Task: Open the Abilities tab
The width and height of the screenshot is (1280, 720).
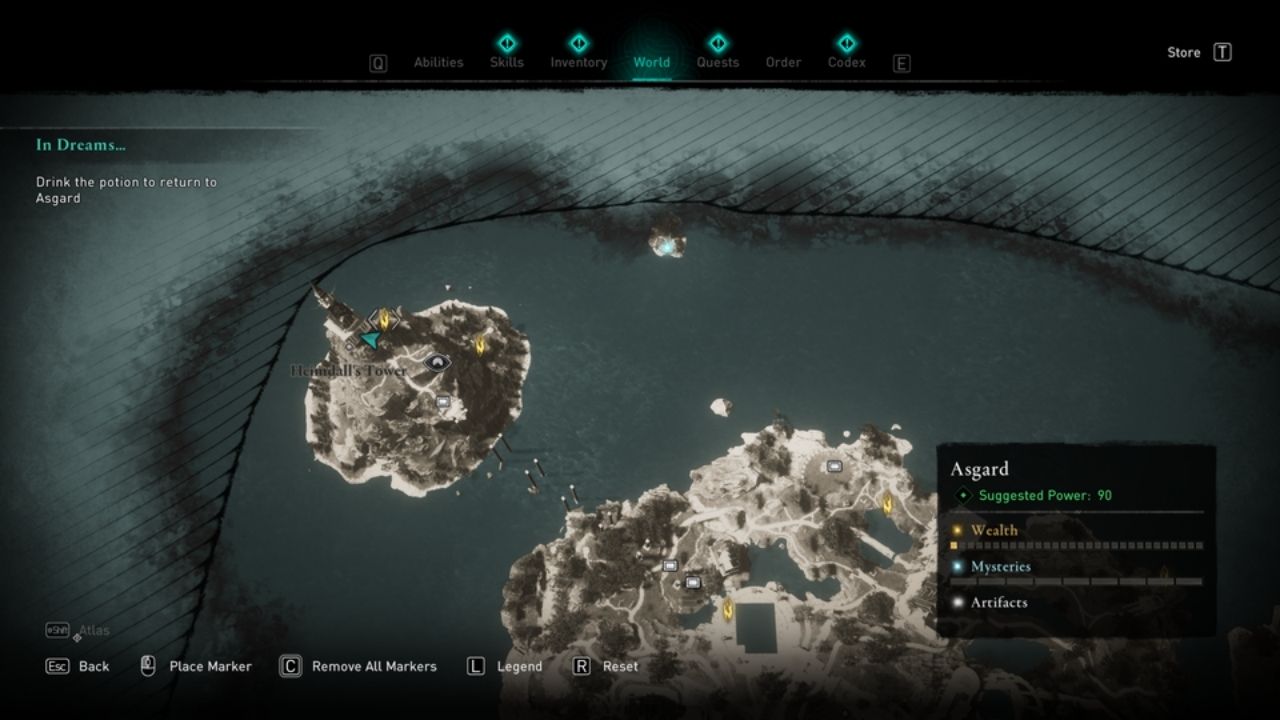Action: coord(438,62)
